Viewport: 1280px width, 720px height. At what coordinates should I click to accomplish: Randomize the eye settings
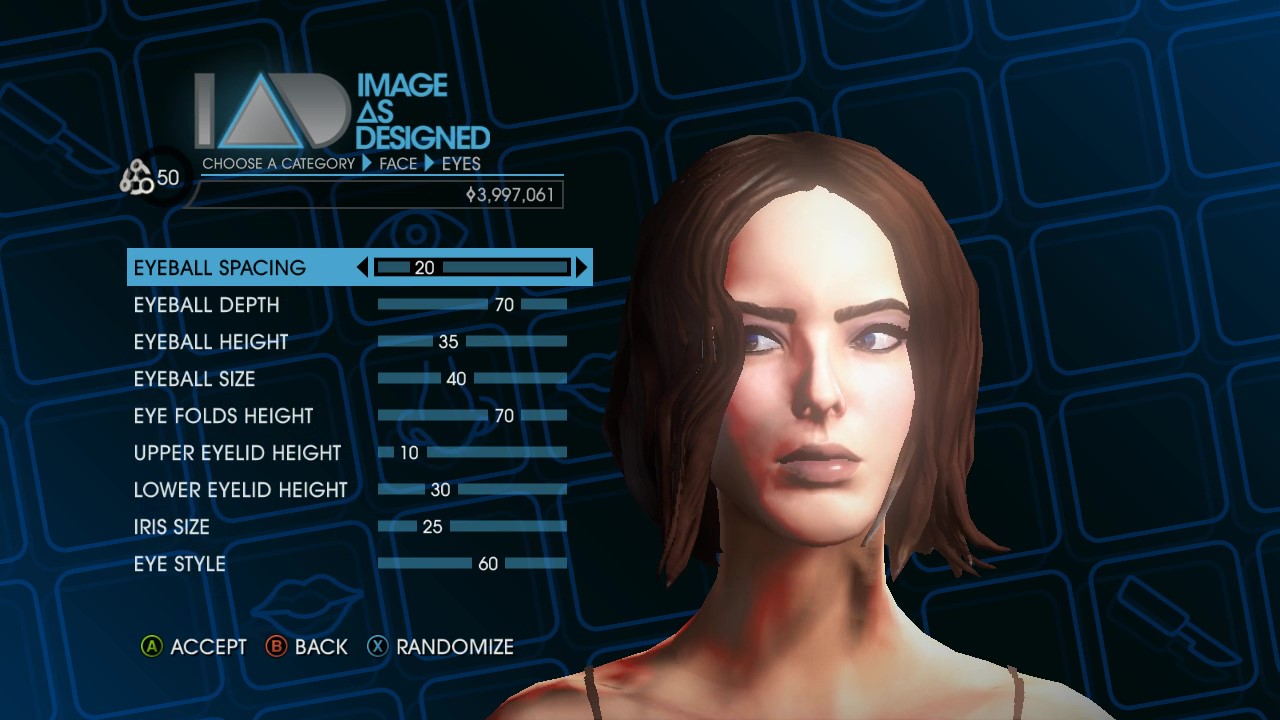point(441,647)
